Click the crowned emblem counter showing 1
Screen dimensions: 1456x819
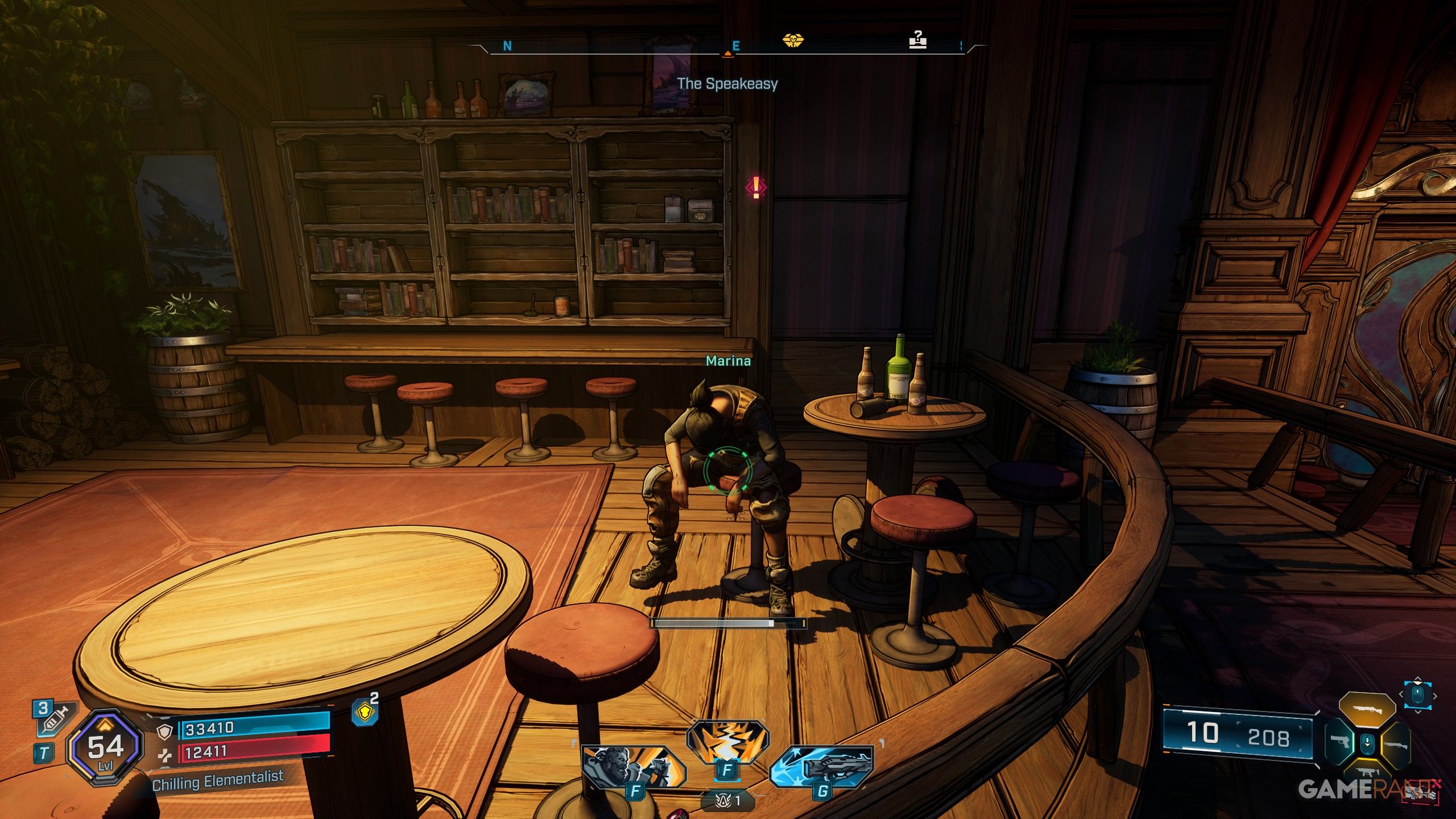pyautogui.click(x=729, y=801)
